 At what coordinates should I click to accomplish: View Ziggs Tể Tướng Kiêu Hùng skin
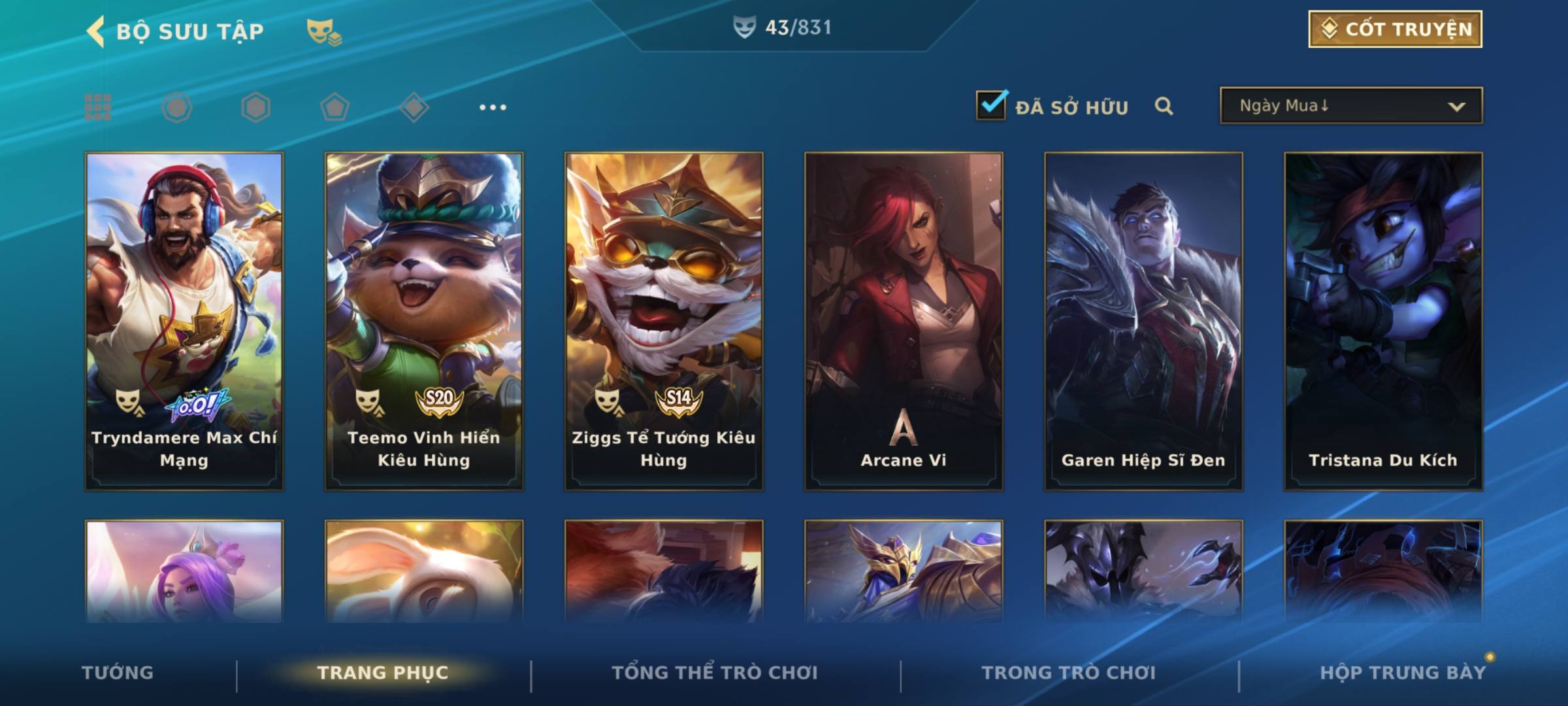point(664,320)
